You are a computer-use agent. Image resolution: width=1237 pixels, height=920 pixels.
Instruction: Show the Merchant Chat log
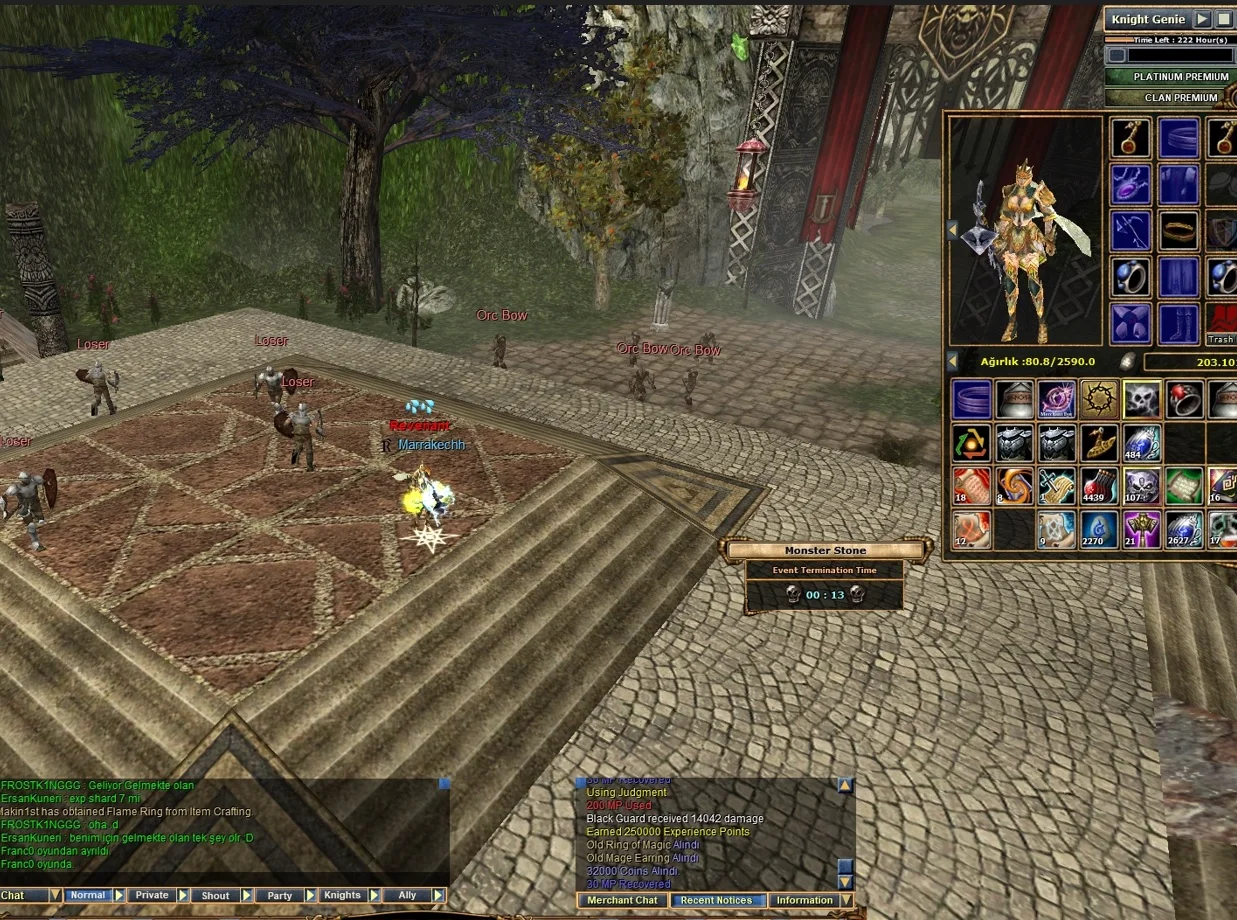pos(621,900)
